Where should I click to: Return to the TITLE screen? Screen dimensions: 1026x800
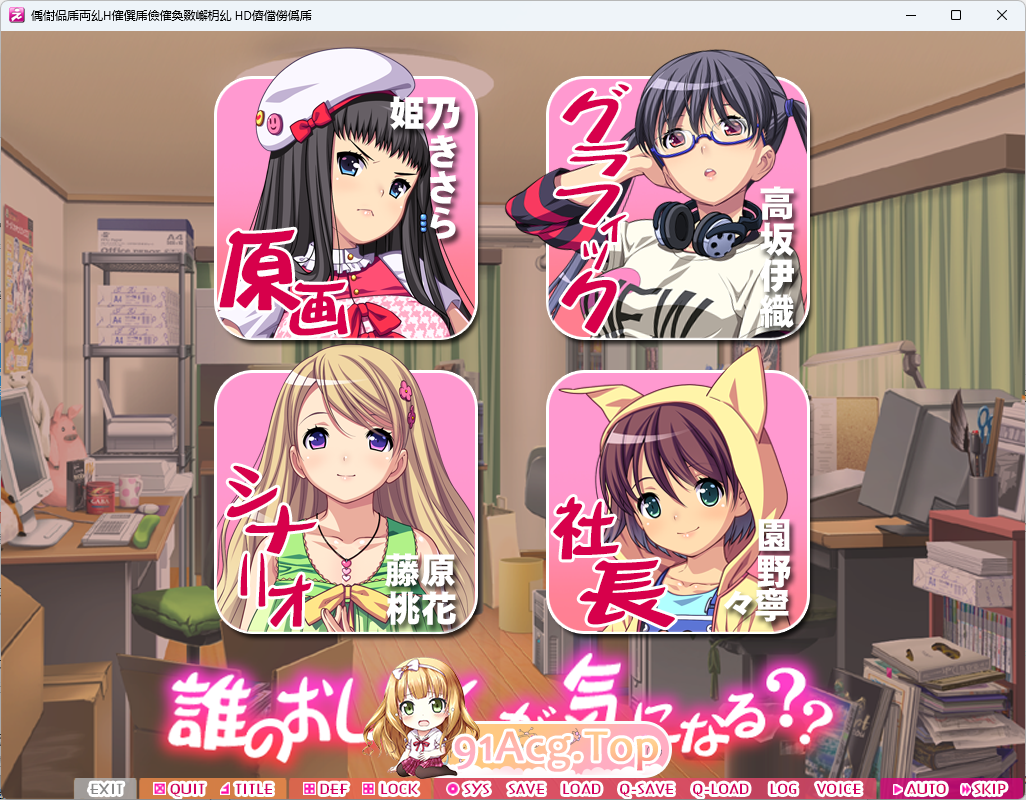(246, 789)
